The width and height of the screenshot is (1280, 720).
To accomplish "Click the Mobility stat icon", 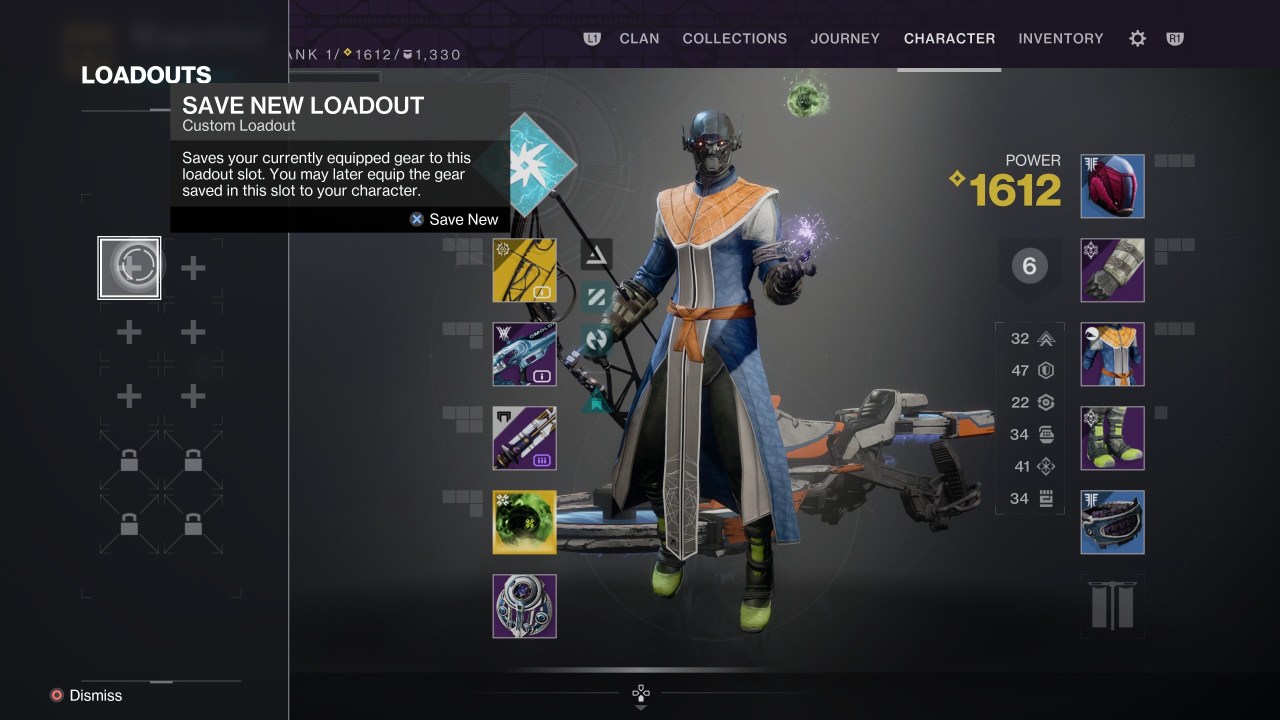I will pos(1046,339).
